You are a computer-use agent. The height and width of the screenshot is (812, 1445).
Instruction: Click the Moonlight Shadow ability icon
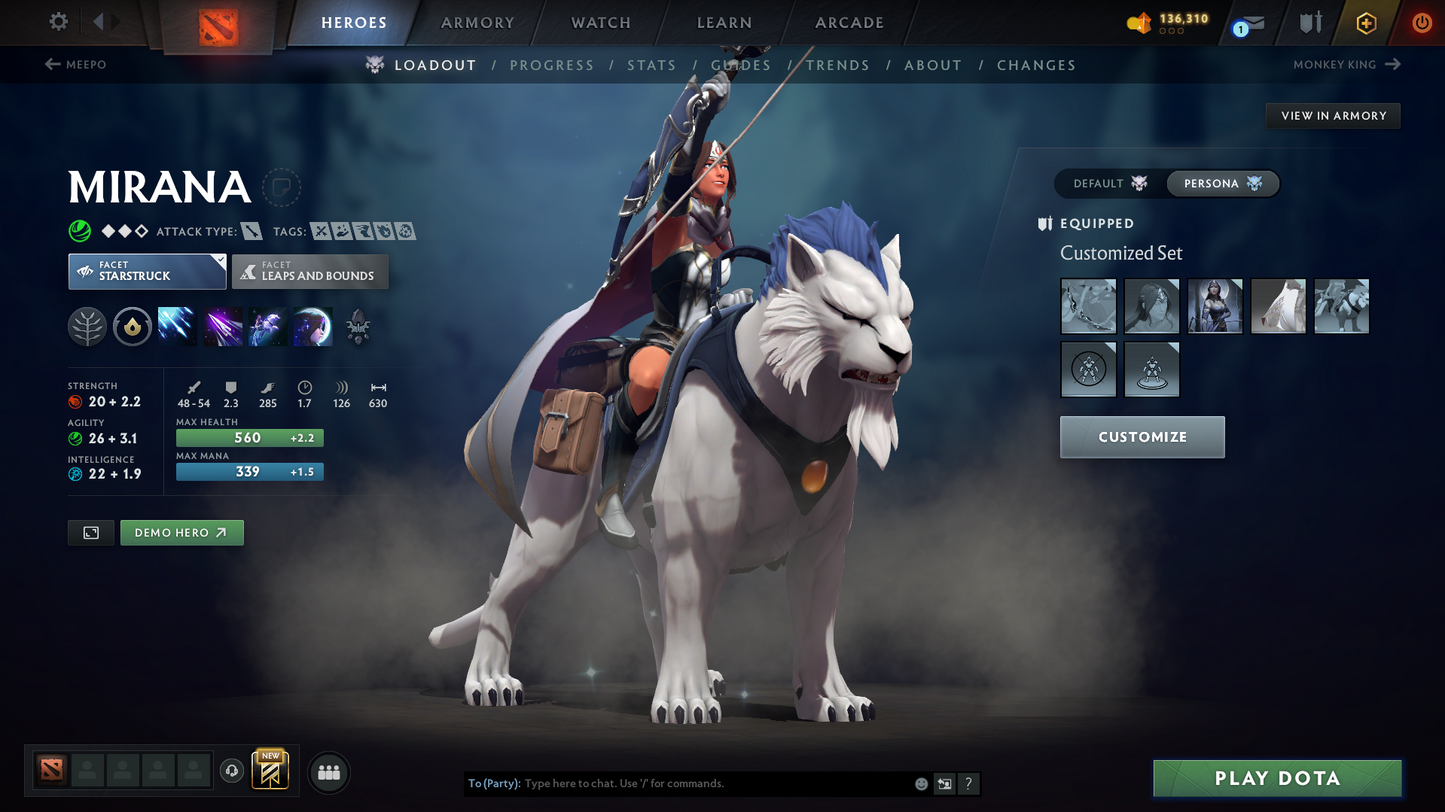coord(313,327)
